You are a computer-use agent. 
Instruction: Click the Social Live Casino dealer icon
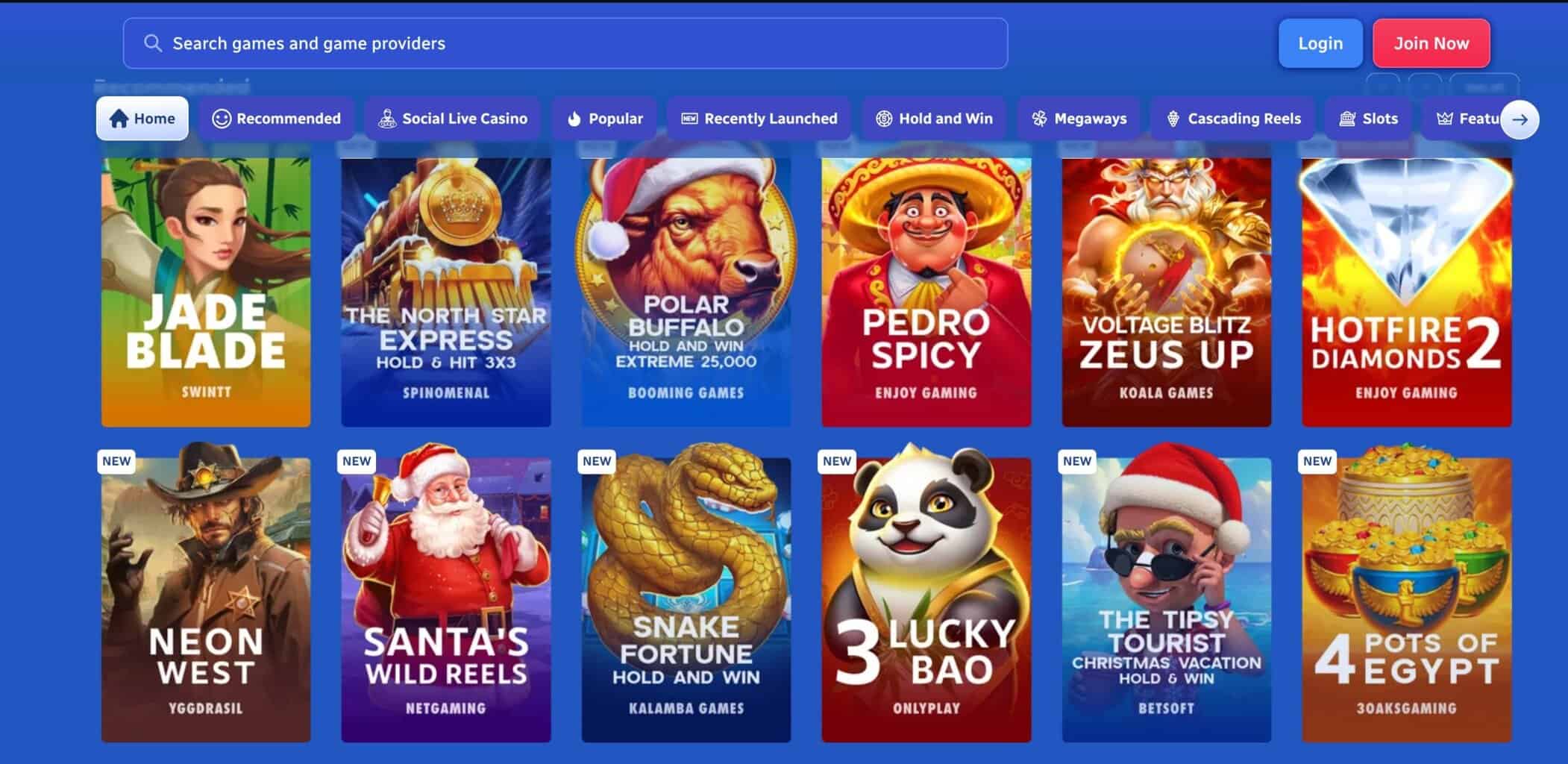pos(388,118)
